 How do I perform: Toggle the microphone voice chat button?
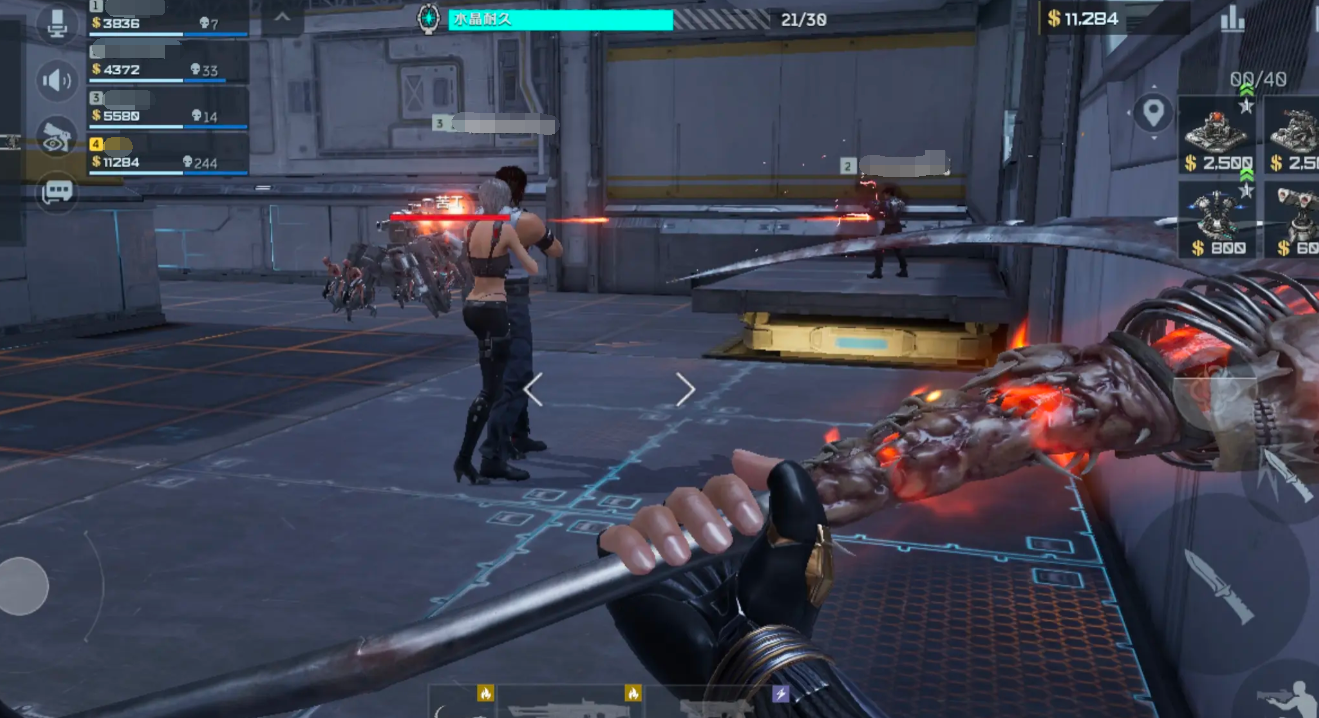pos(58,24)
